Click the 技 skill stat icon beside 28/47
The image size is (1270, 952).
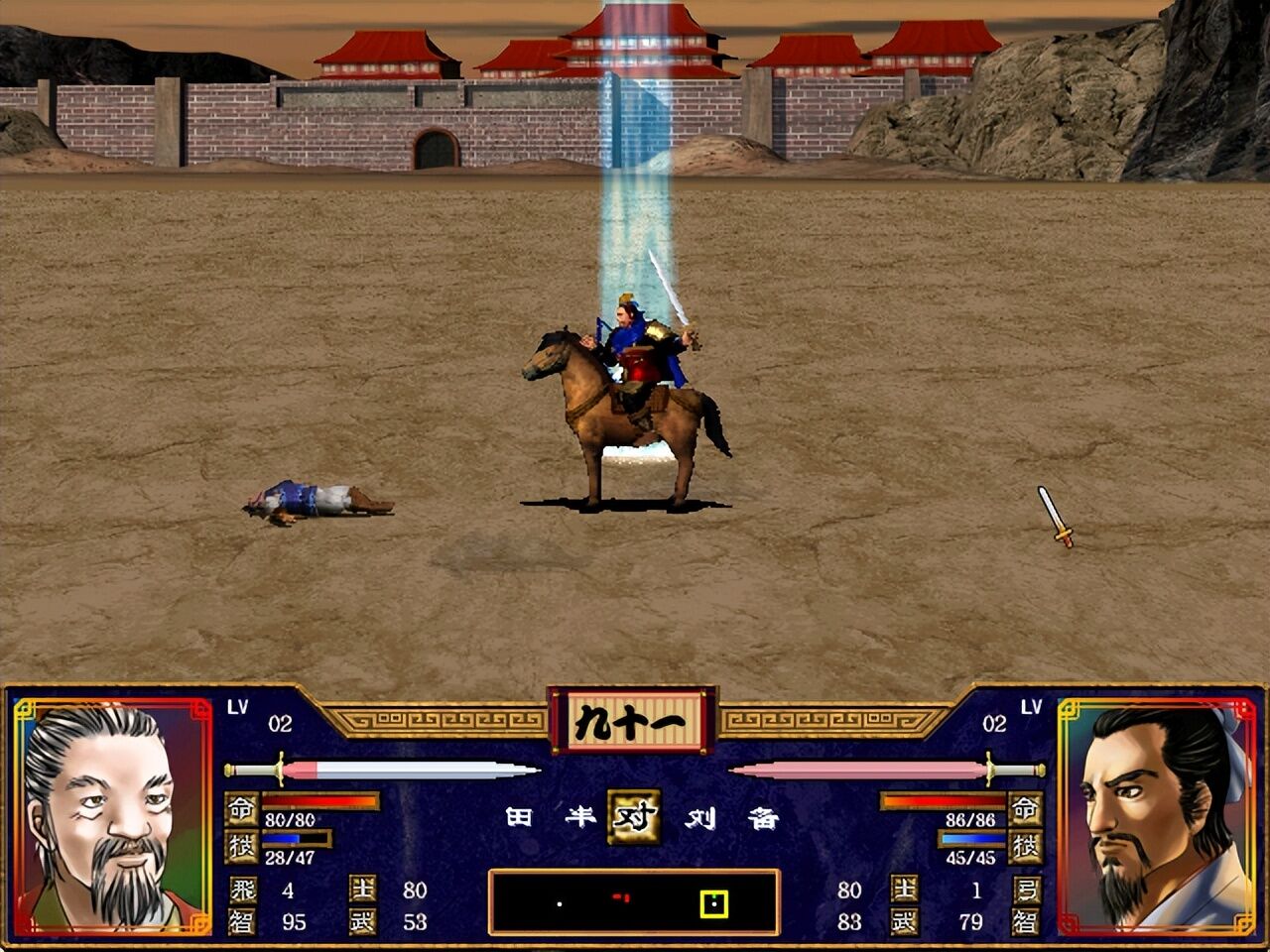[242, 847]
